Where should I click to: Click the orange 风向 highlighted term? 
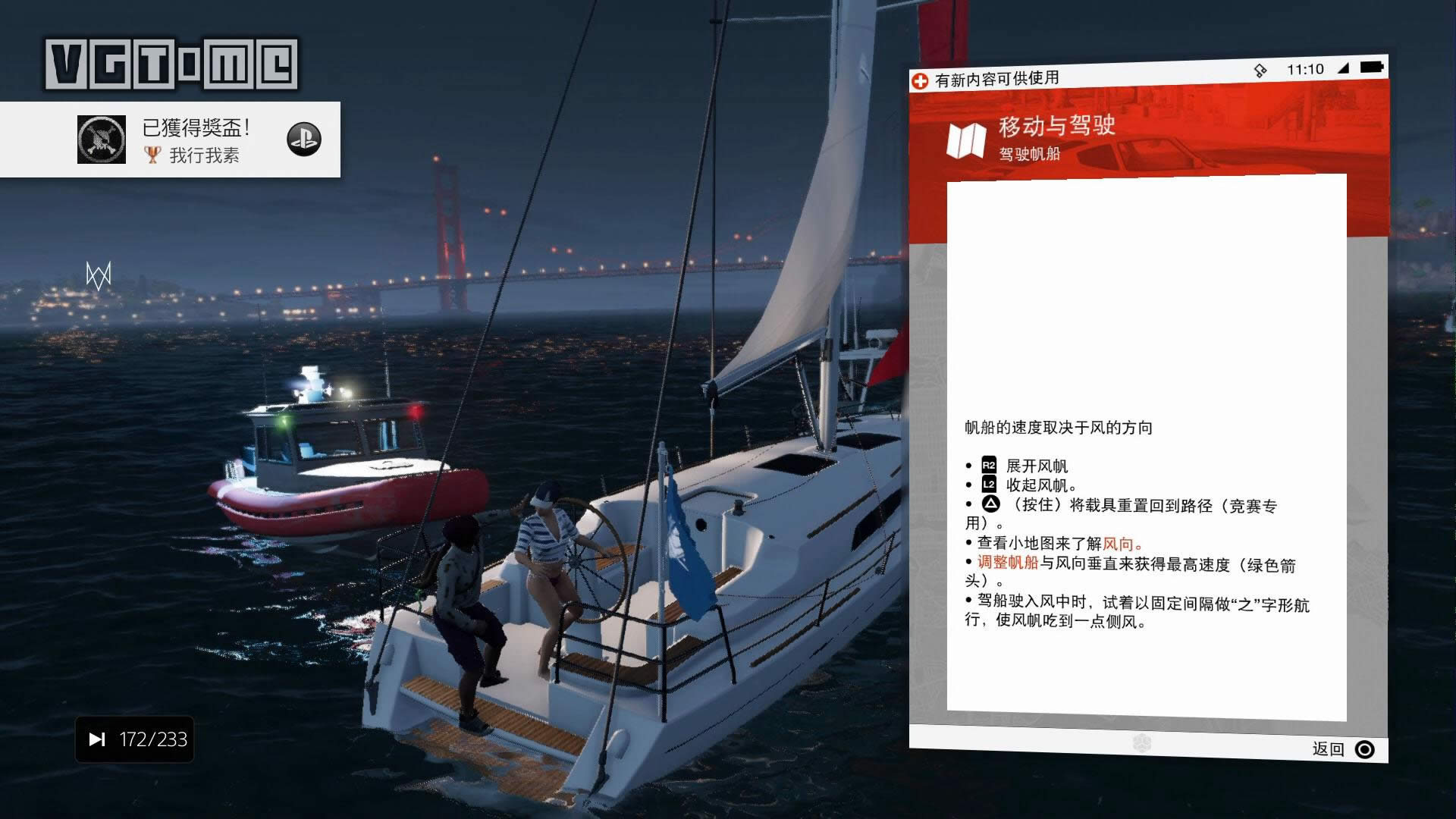(x=1119, y=544)
